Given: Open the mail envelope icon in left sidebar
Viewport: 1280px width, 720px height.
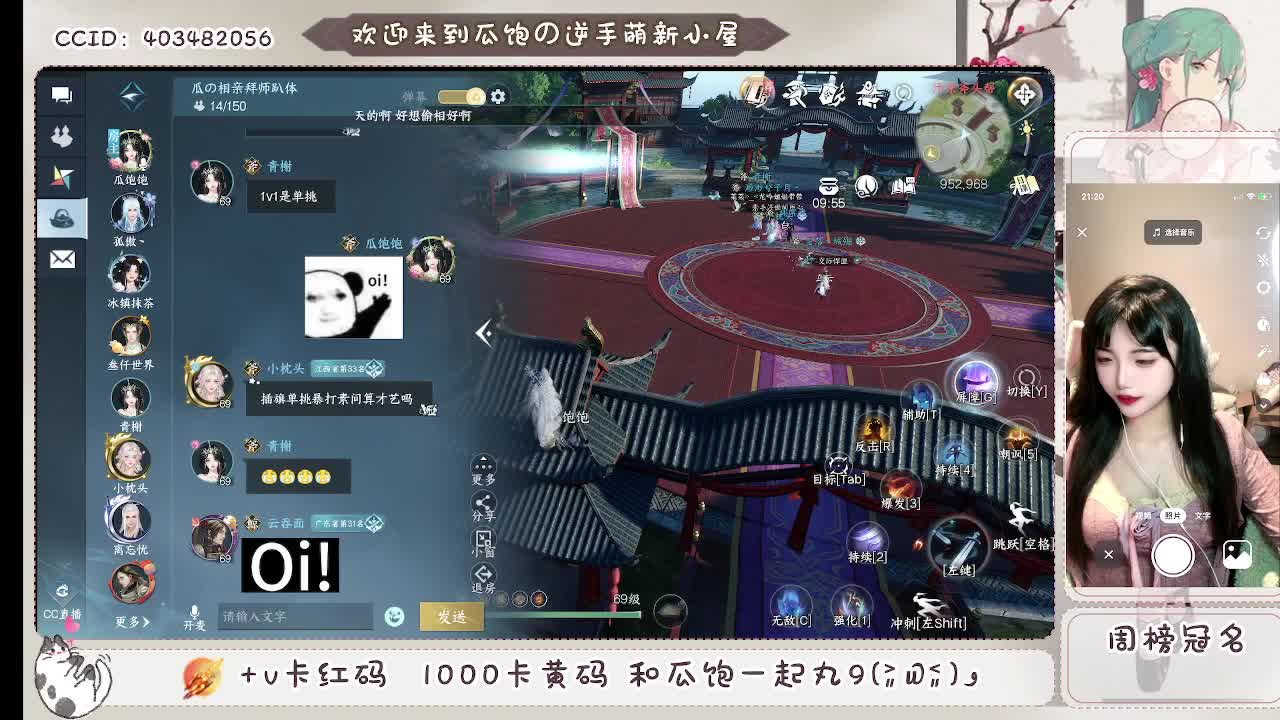Looking at the screenshot, I should pos(63,259).
